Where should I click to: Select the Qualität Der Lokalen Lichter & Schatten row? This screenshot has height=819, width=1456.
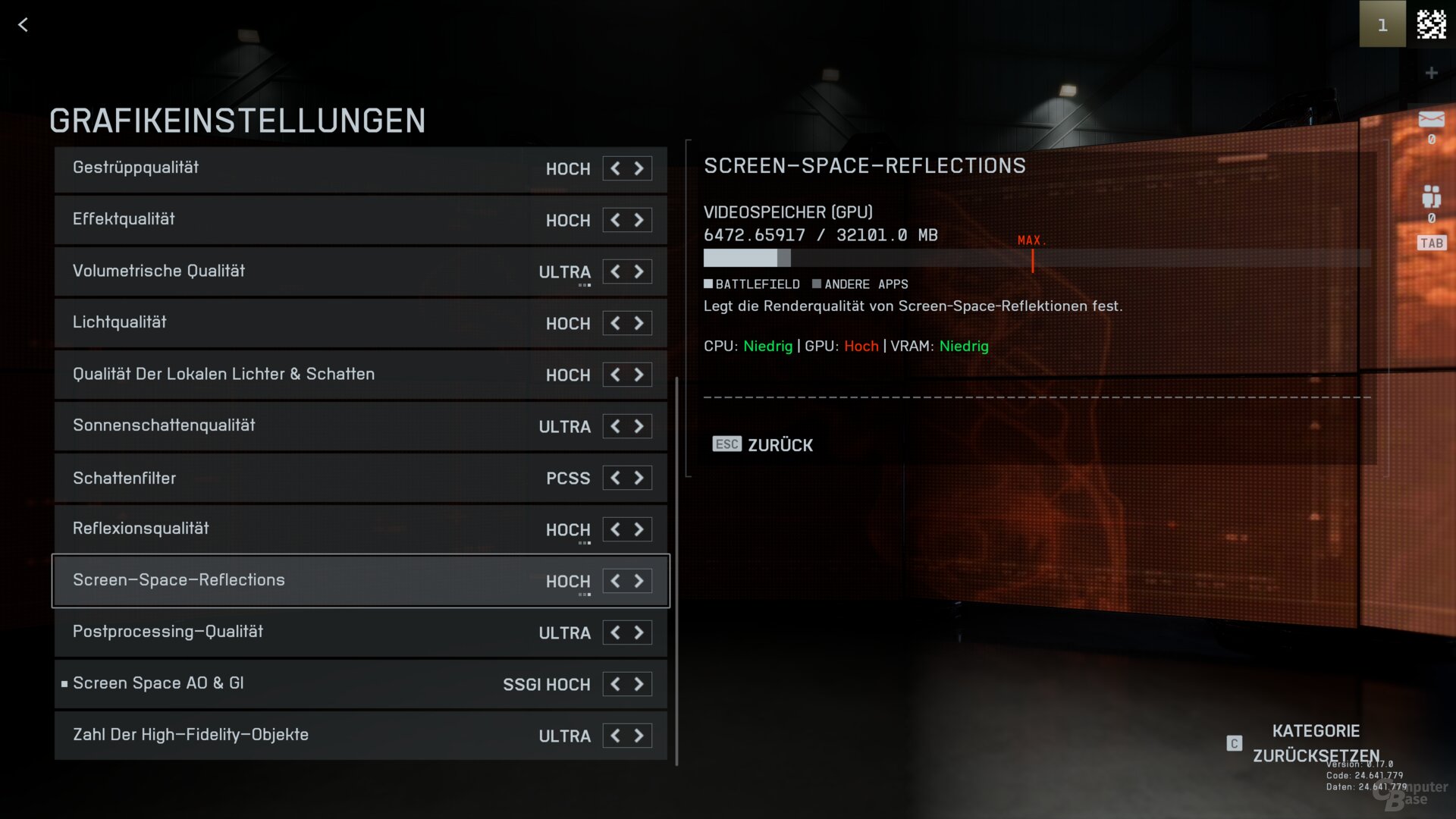[303, 375]
